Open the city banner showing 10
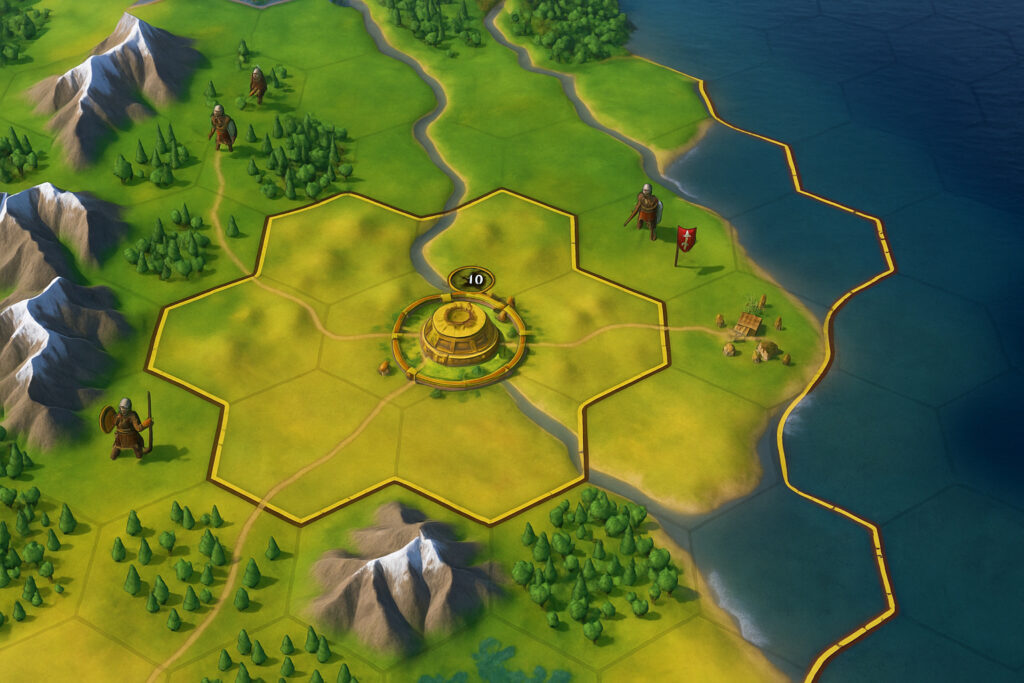 (x=471, y=279)
